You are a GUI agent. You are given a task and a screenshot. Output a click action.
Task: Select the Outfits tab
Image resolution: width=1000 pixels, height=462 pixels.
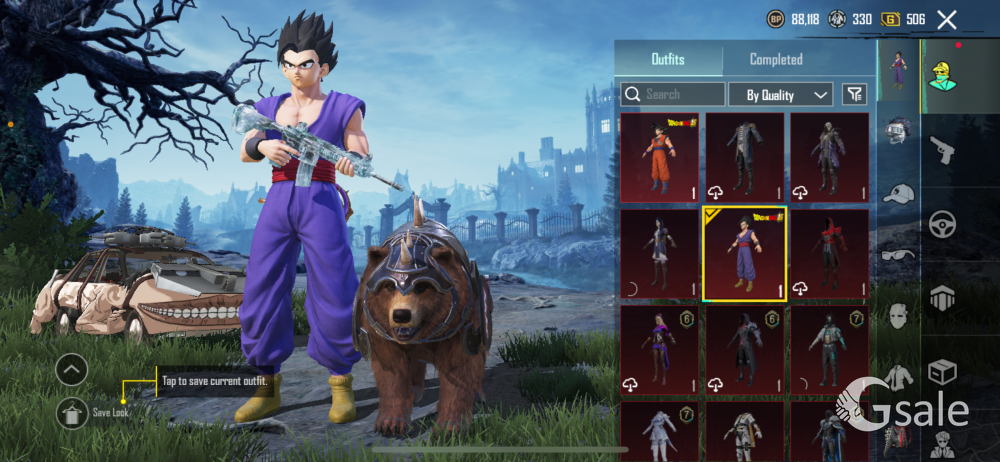tap(668, 59)
